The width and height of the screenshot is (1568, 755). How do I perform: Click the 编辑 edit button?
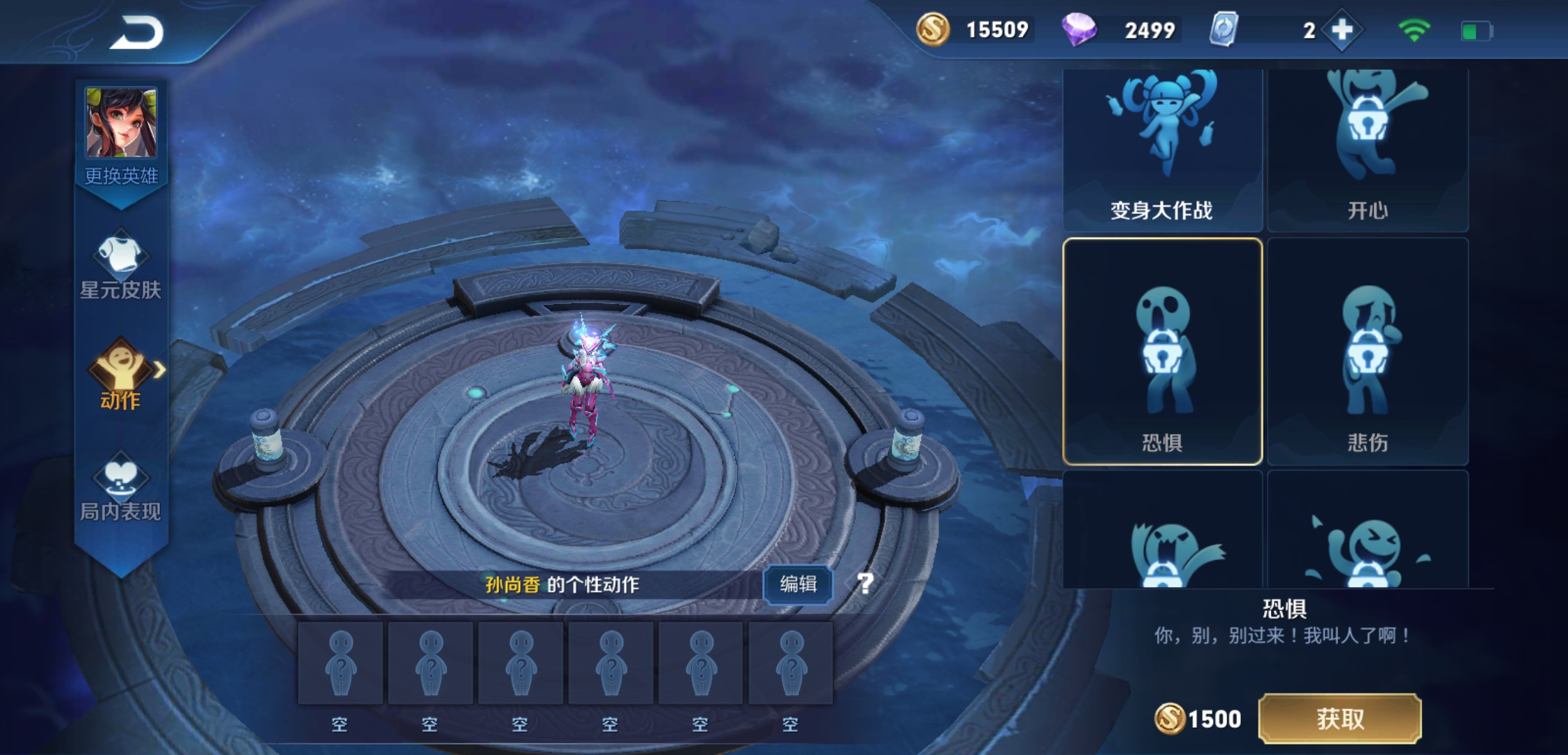pos(798,584)
